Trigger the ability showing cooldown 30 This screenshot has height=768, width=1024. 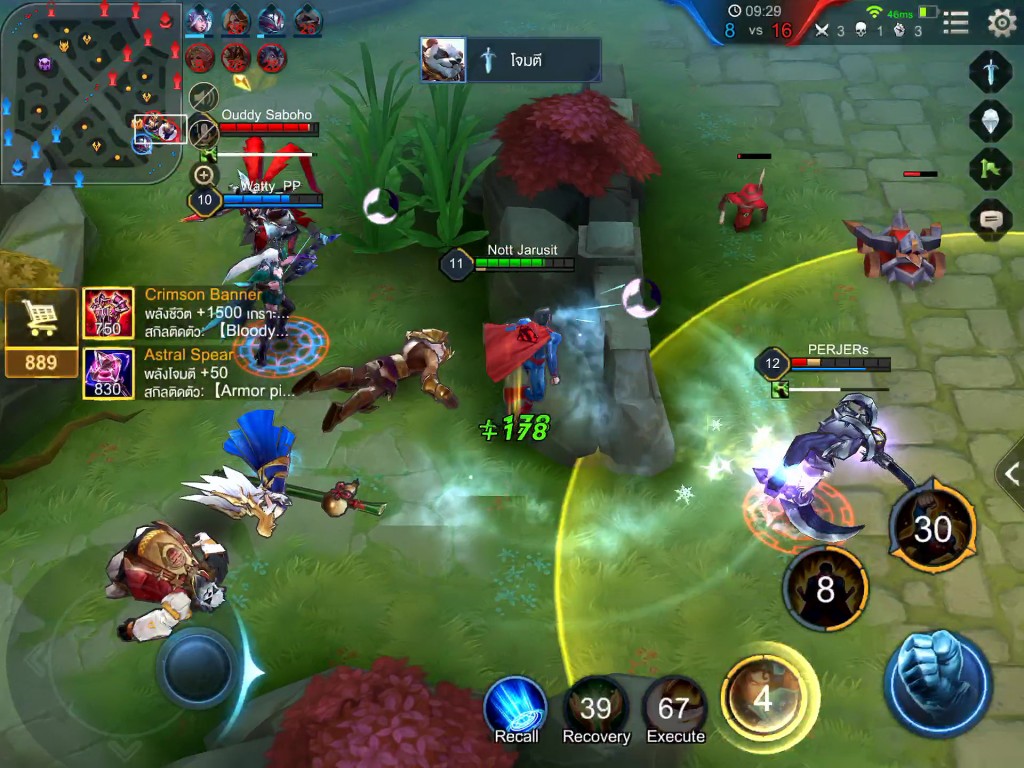[x=932, y=527]
